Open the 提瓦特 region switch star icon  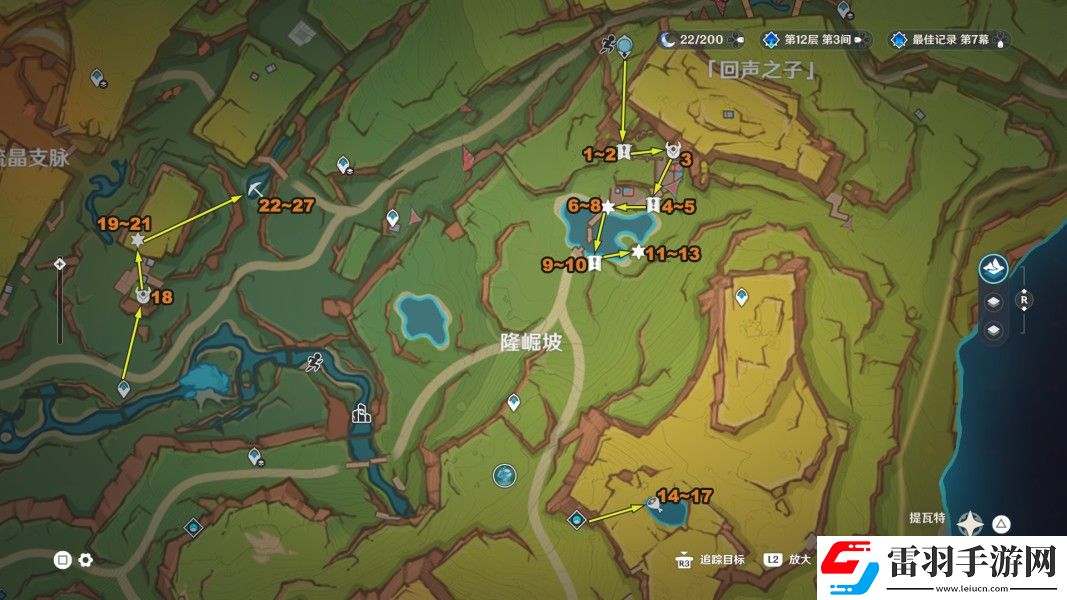[970, 523]
